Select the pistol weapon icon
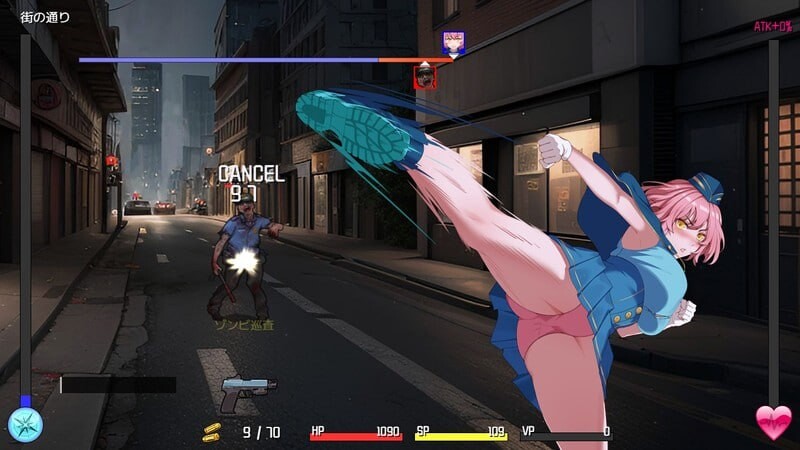The height and width of the screenshot is (450, 800). pyautogui.click(x=247, y=393)
